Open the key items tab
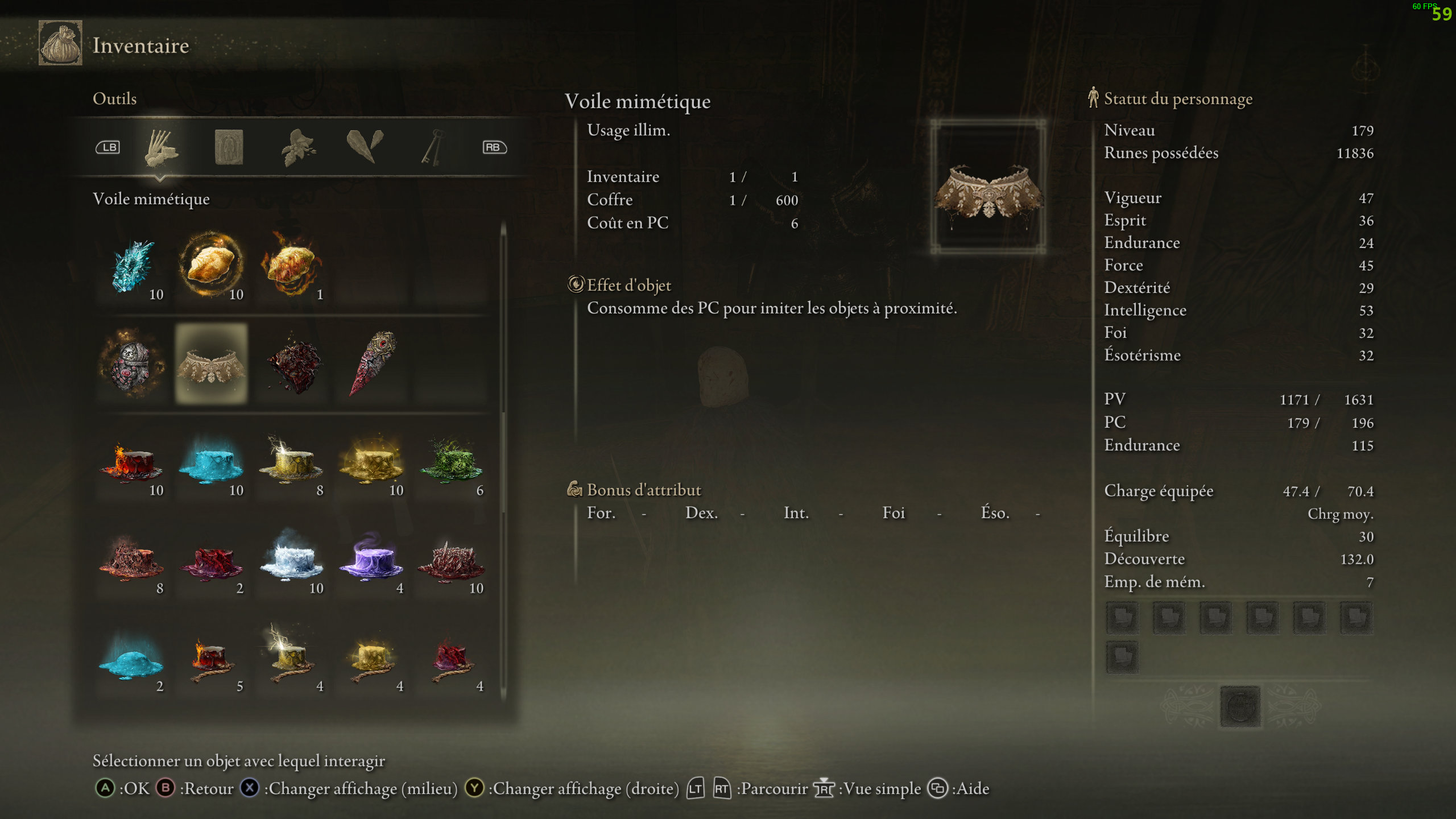 point(432,147)
